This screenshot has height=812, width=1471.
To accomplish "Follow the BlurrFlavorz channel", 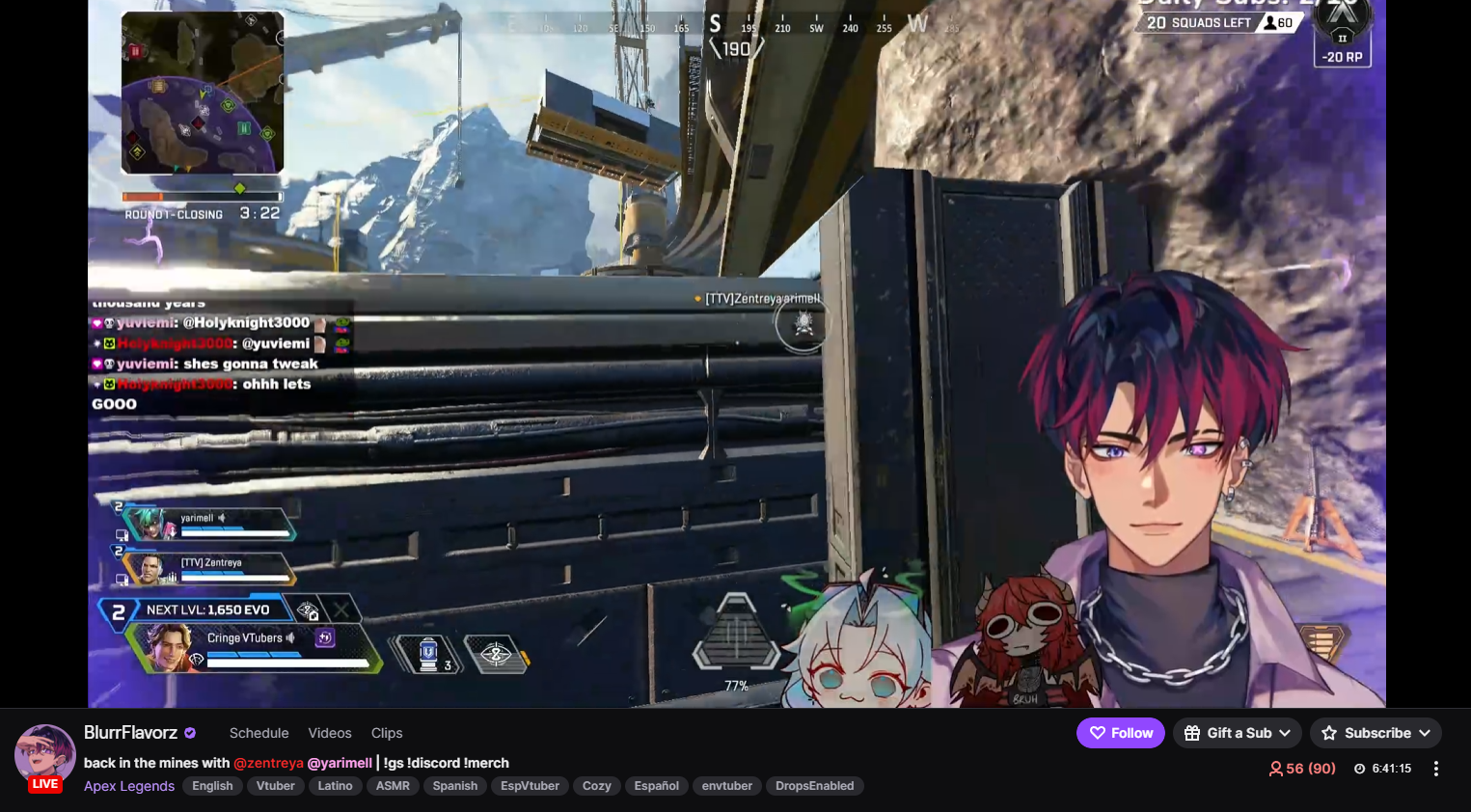I will (1120, 733).
